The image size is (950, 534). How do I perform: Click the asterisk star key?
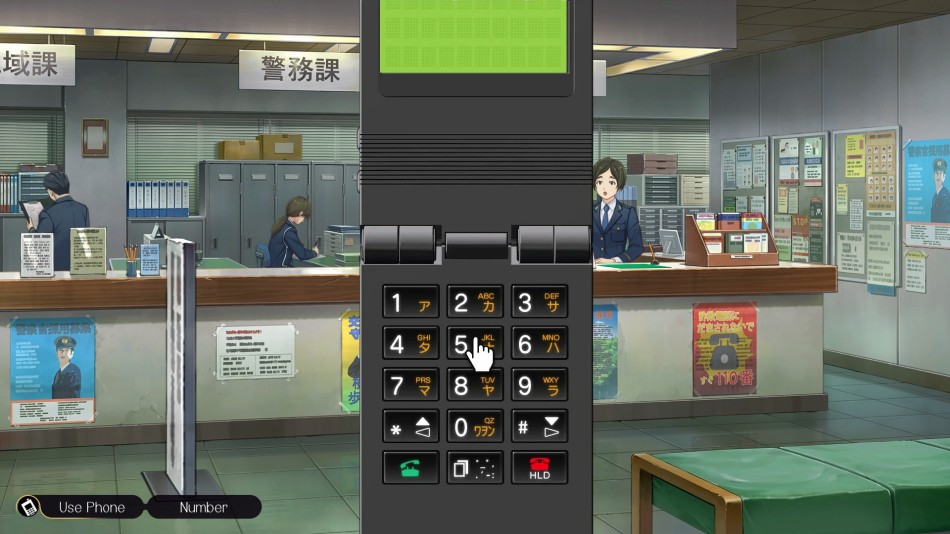pos(411,427)
